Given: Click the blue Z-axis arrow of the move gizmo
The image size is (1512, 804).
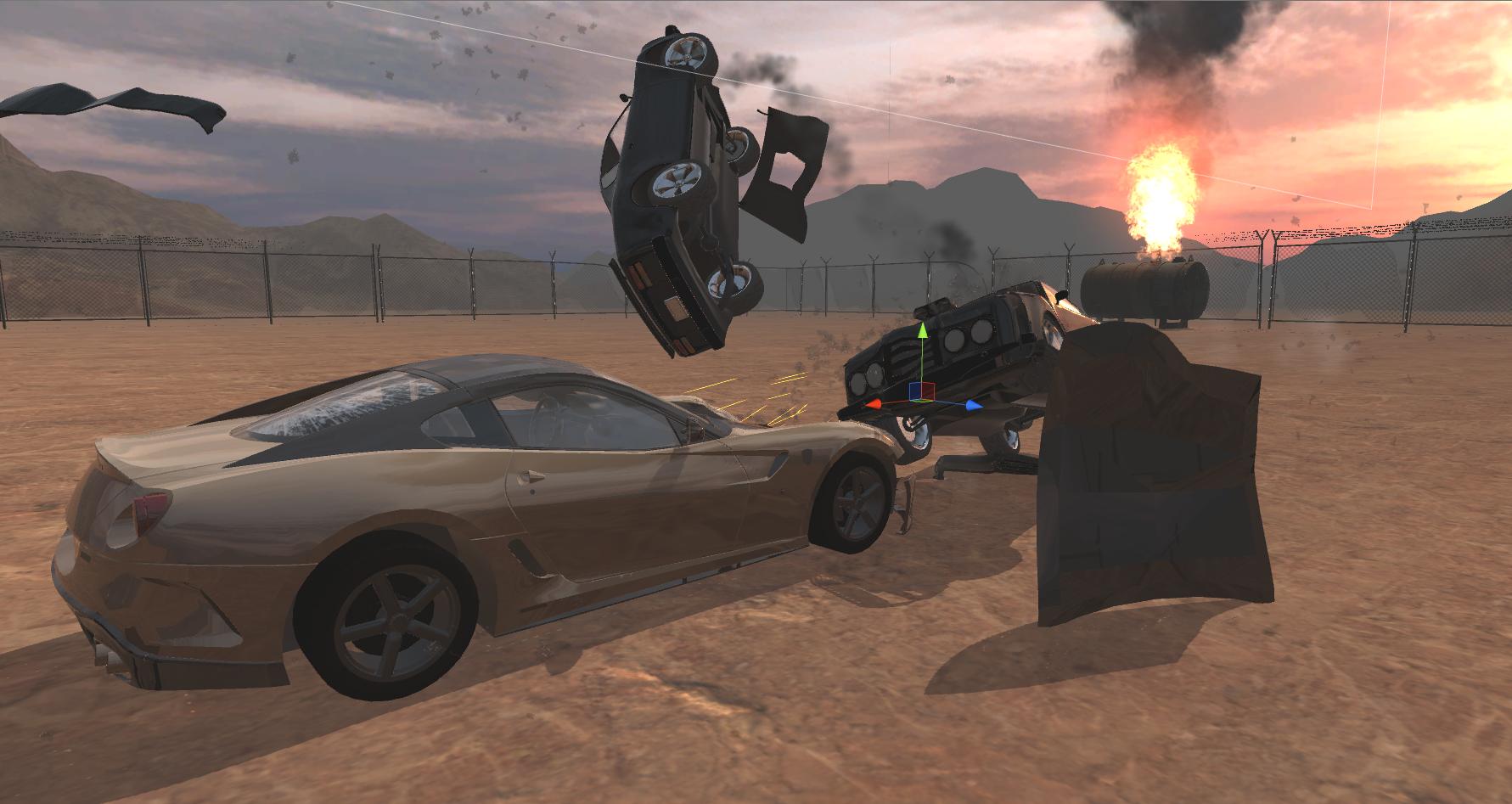Looking at the screenshot, I should 972,406.
